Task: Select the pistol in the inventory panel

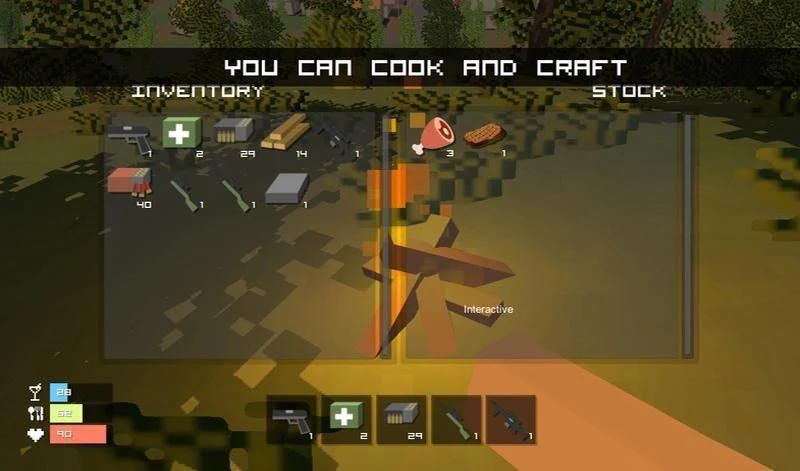Action: pos(128,137)
